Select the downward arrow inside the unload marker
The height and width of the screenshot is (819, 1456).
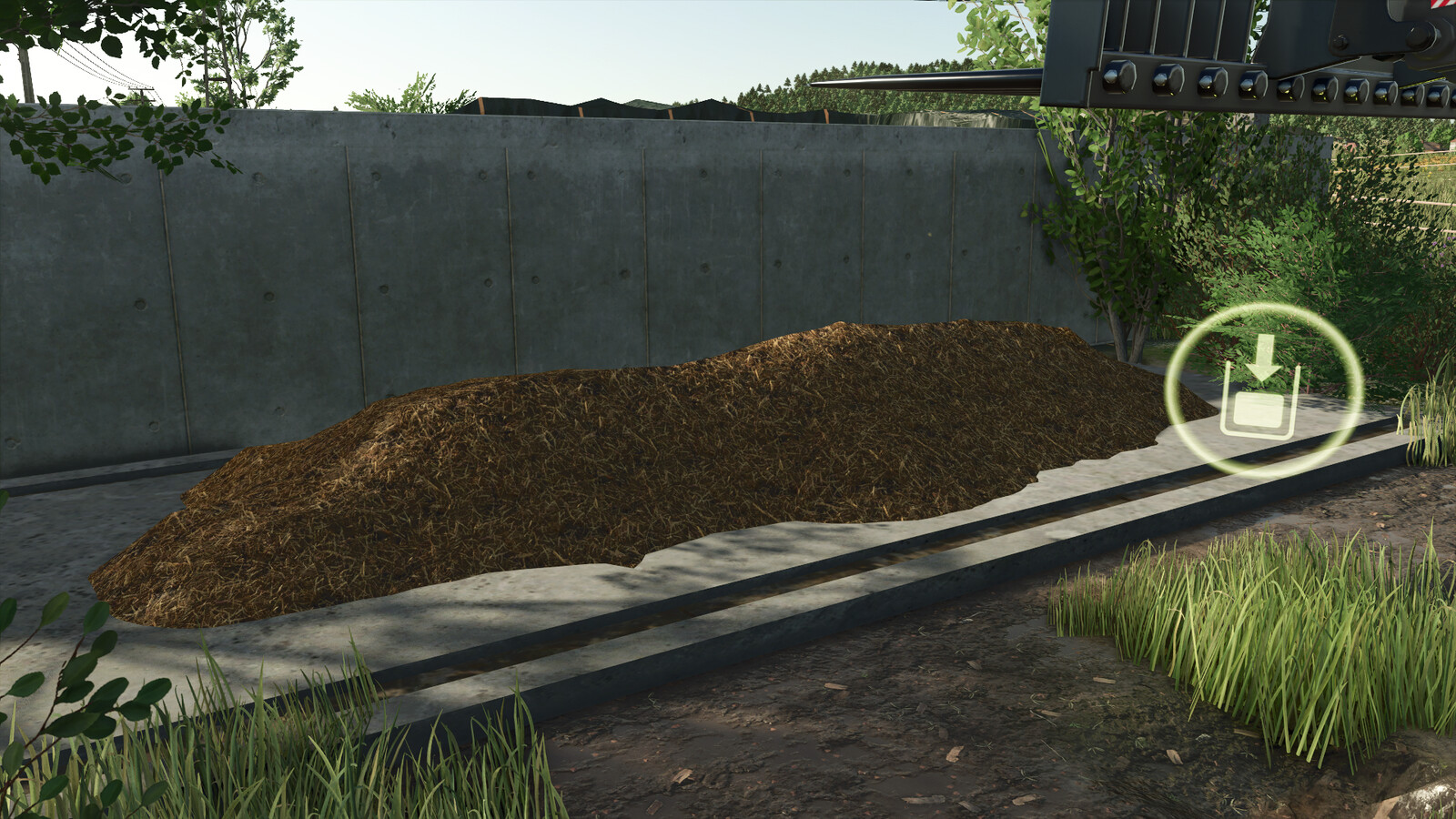[x=1263, y=359]
